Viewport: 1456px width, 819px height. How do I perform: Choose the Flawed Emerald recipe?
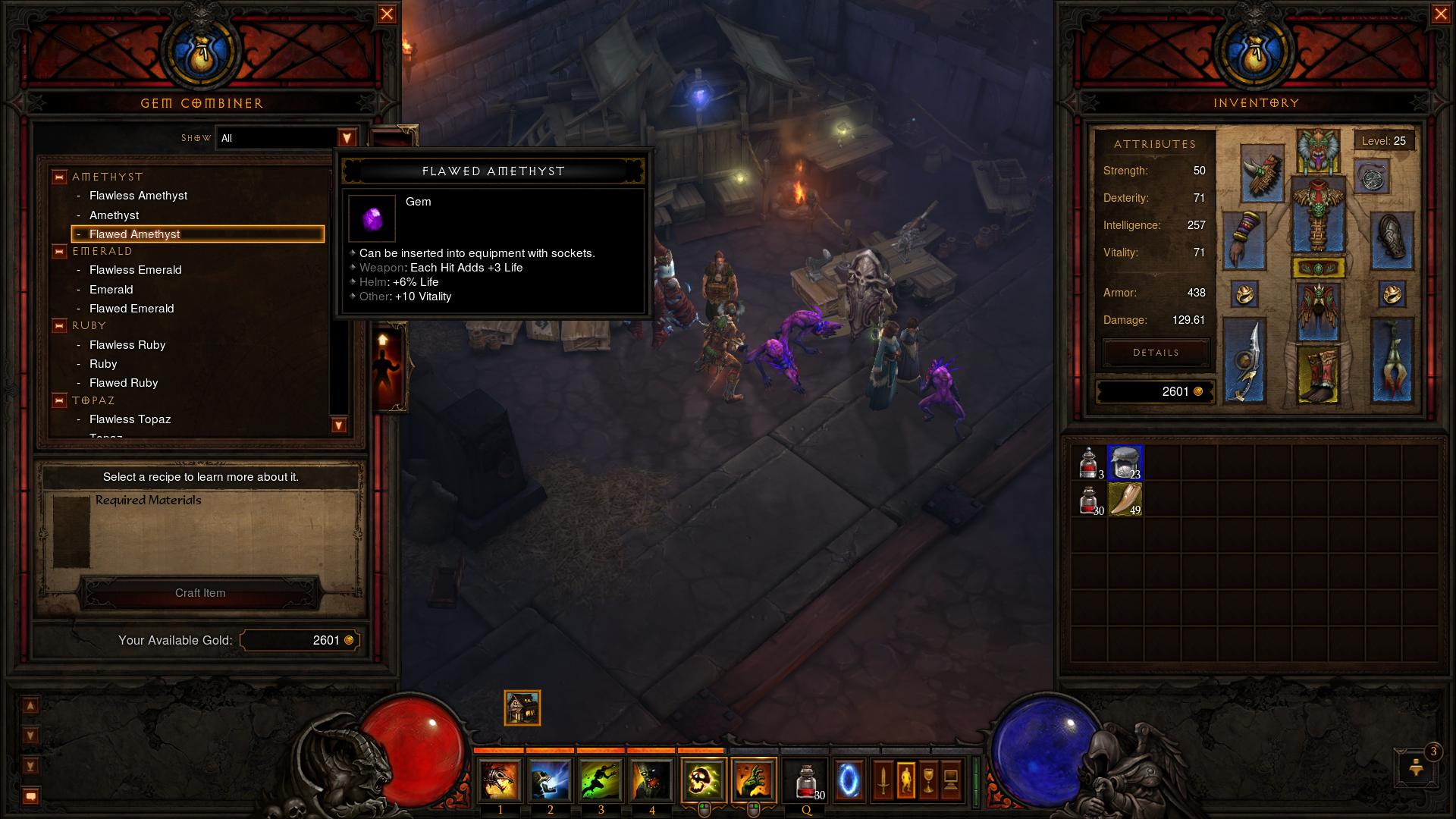click(131, 309)
